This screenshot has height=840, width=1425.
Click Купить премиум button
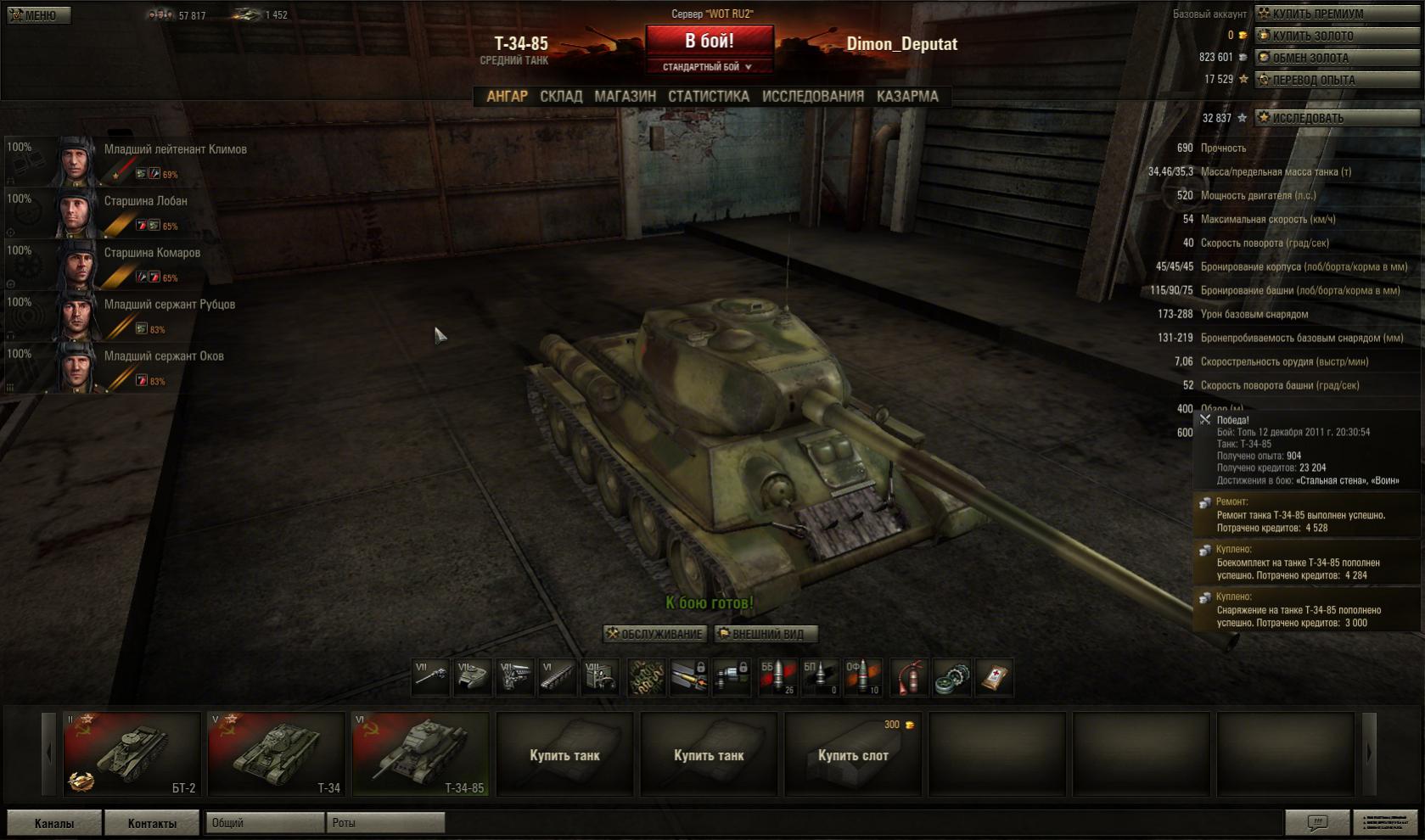tap(1338, 14)
